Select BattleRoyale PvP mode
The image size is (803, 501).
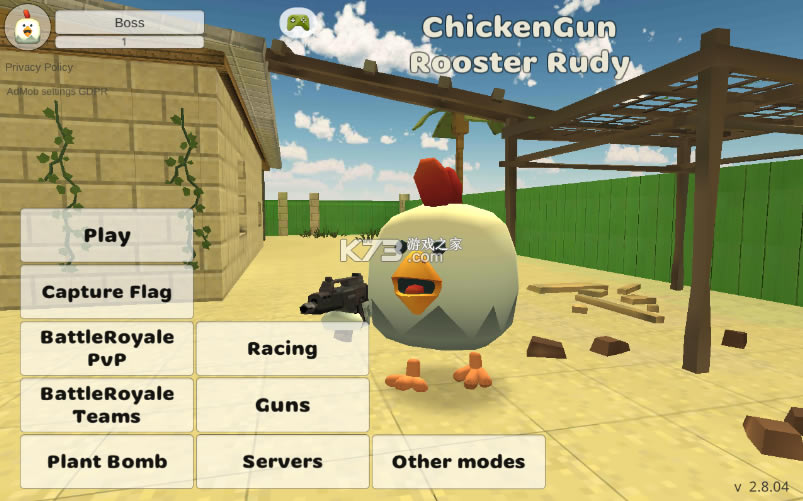click(107, 348)
